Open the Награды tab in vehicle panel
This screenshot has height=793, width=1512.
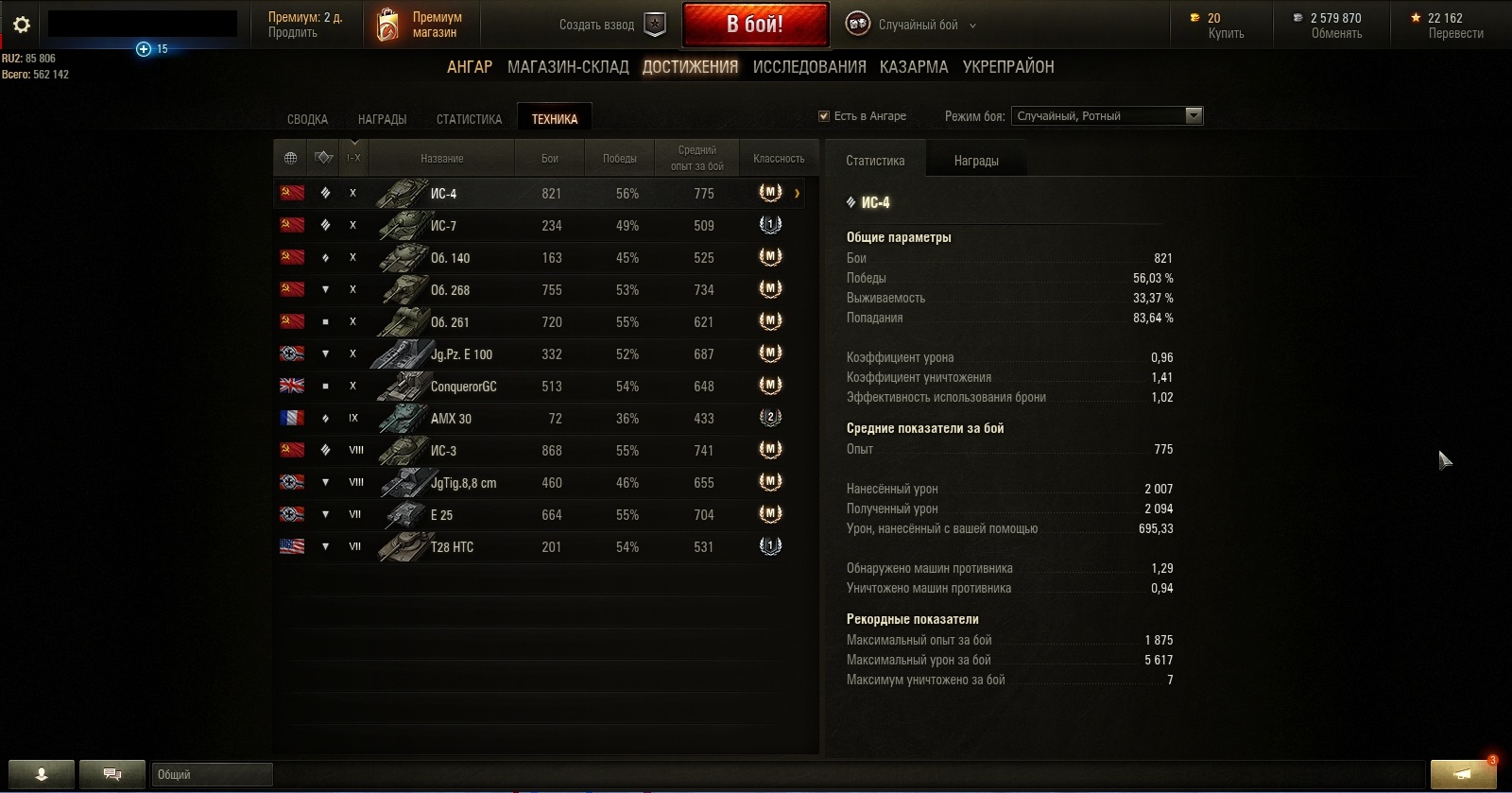(976, 161)
